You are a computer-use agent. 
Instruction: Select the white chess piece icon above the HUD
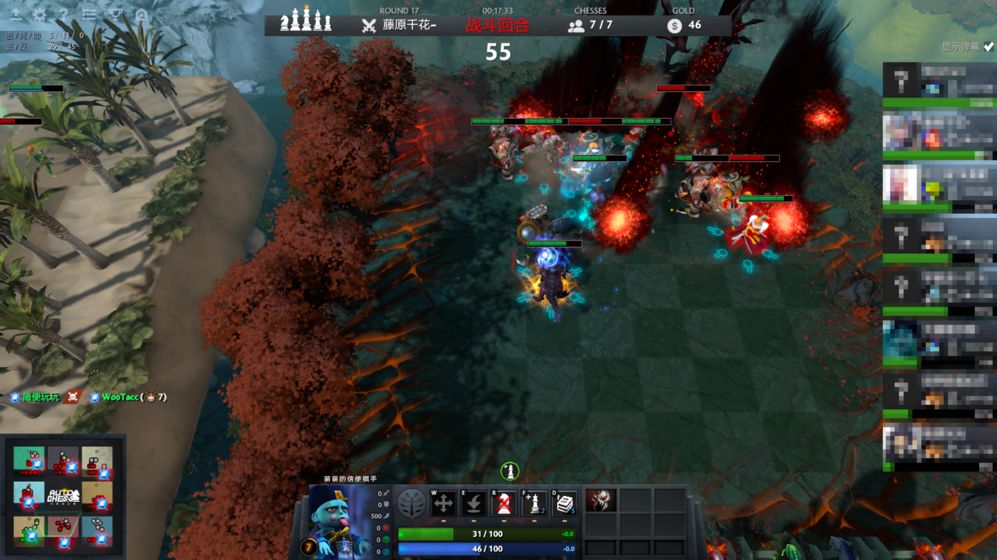tap(509, 470)
